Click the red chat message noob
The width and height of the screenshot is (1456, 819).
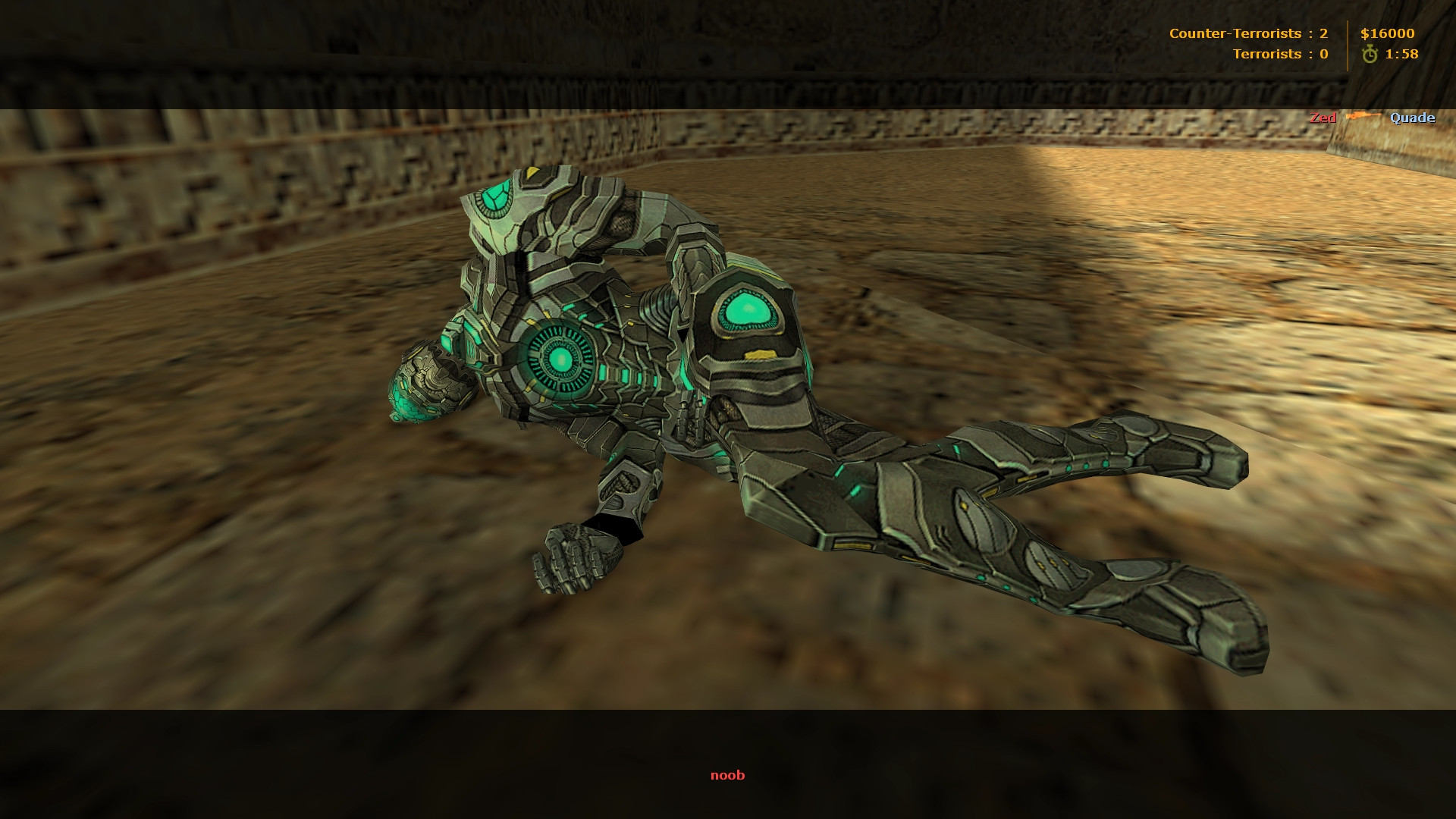[727, 775]
